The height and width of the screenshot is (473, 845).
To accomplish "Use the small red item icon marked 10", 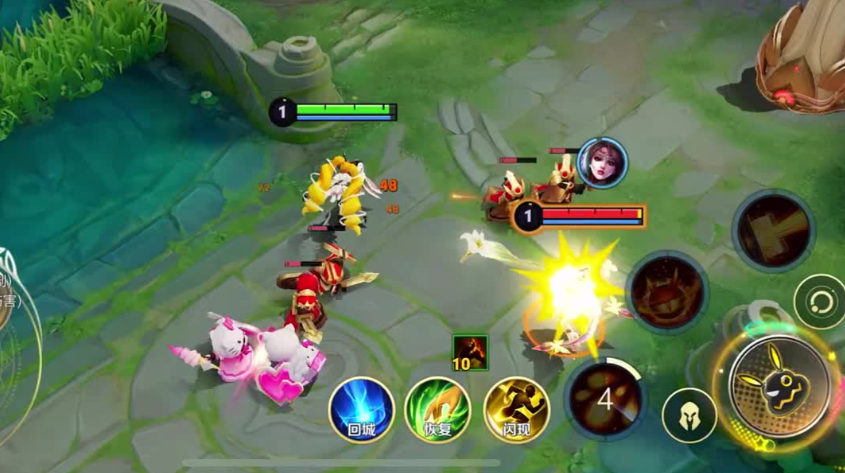I will [x=470, y=353].
